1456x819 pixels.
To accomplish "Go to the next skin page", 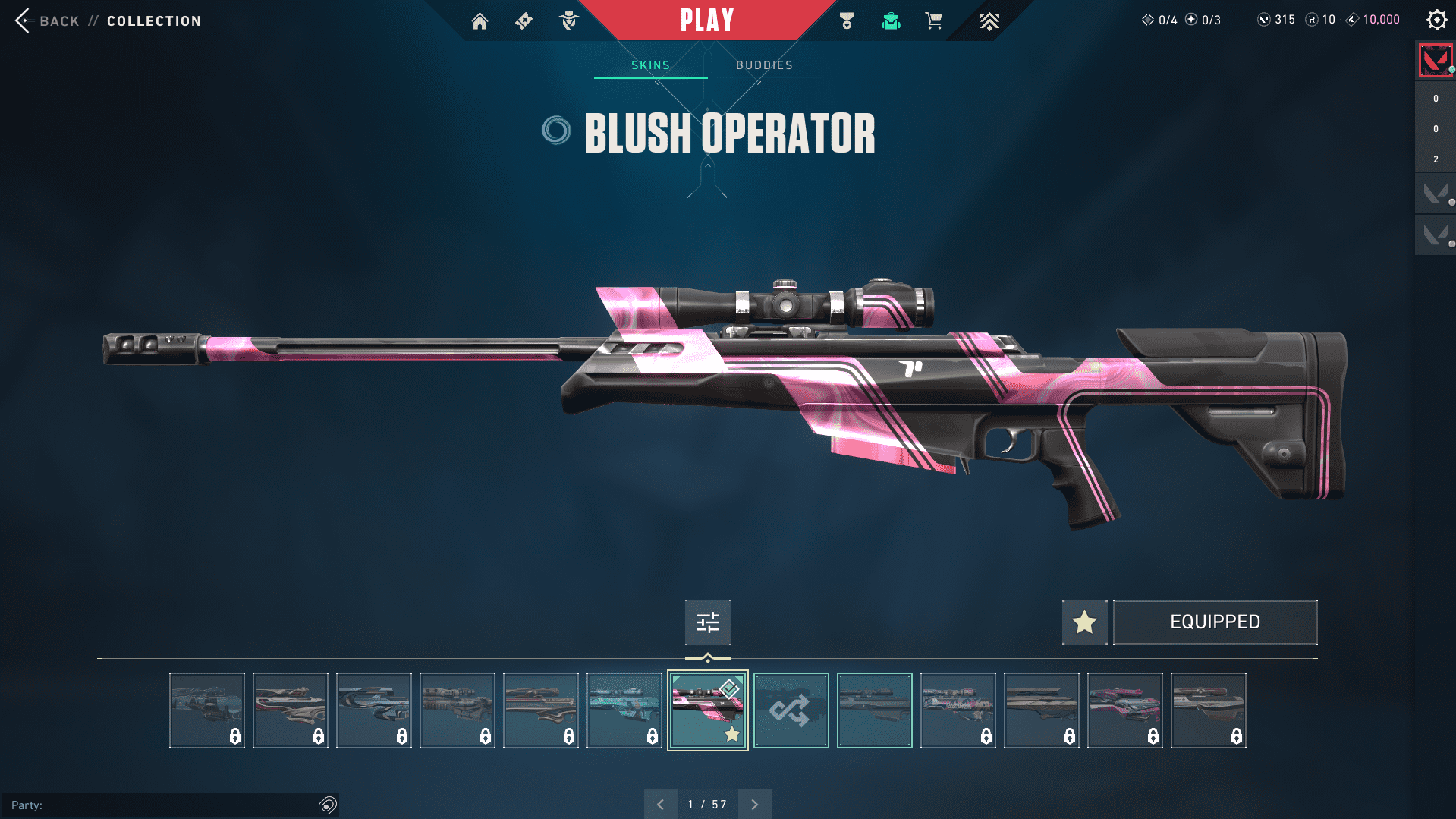I will coord(754,805).
